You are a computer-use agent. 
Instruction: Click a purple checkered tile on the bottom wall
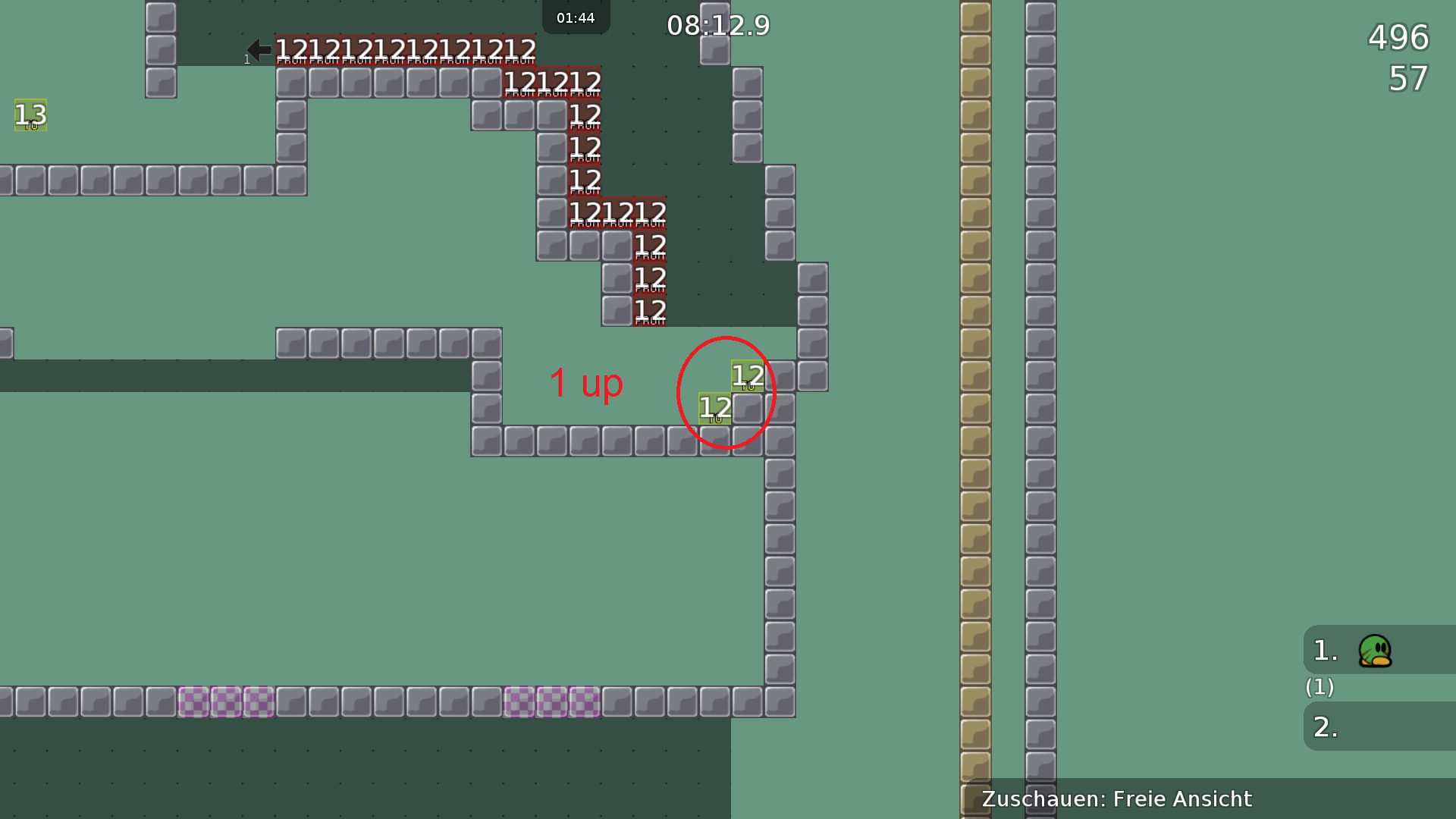coord(227,702)
